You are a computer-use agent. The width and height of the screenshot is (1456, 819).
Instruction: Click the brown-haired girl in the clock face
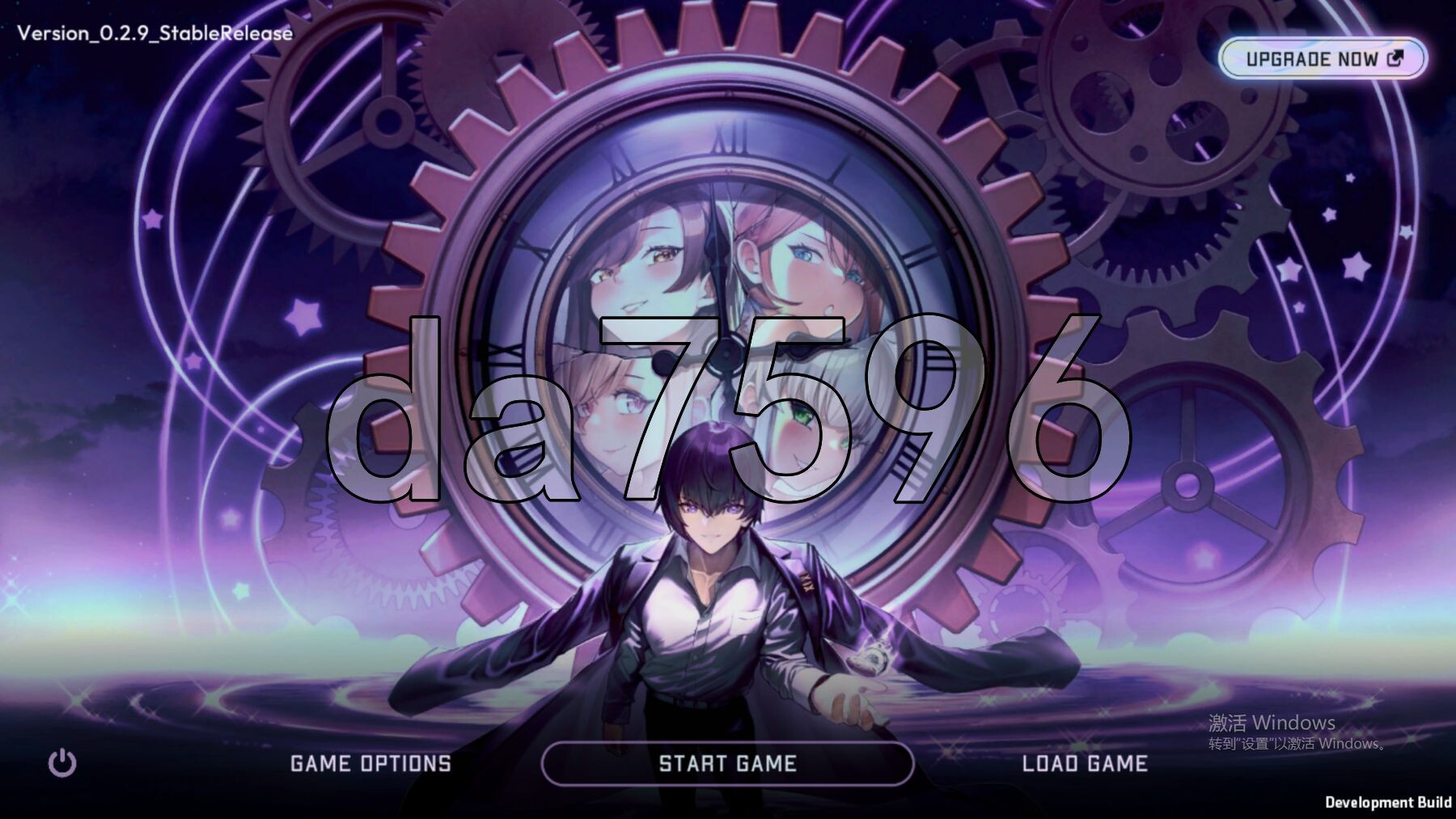(647, 267)
